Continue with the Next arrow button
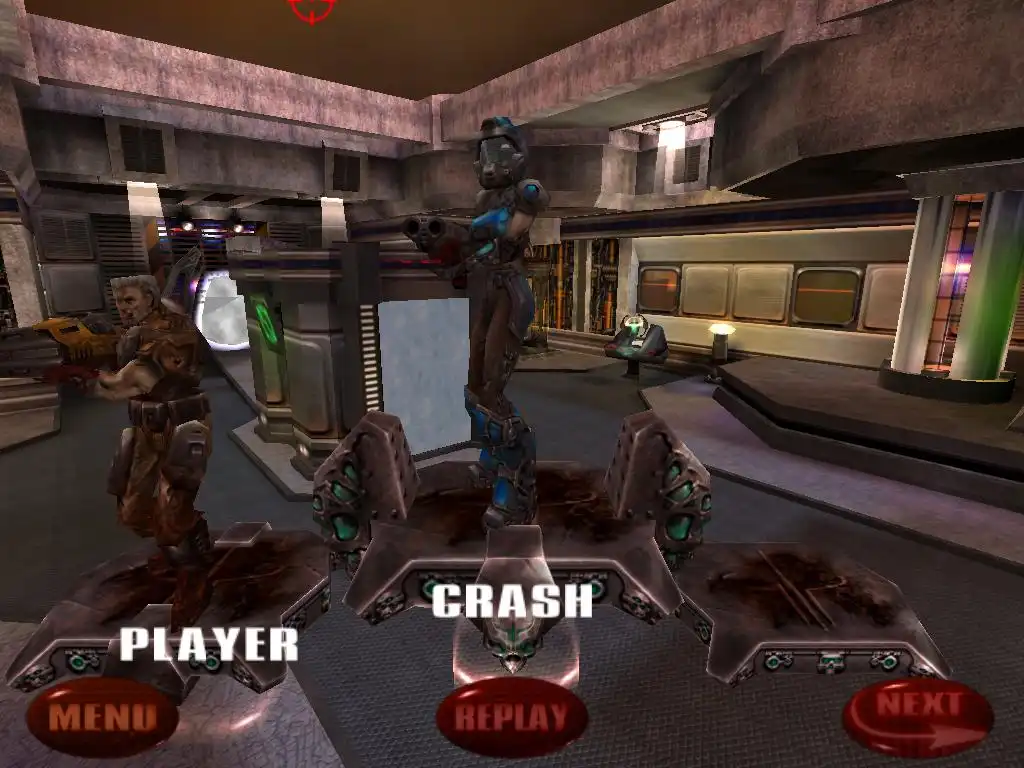Viewport: 1024px width, 768px height. point(917,716)
